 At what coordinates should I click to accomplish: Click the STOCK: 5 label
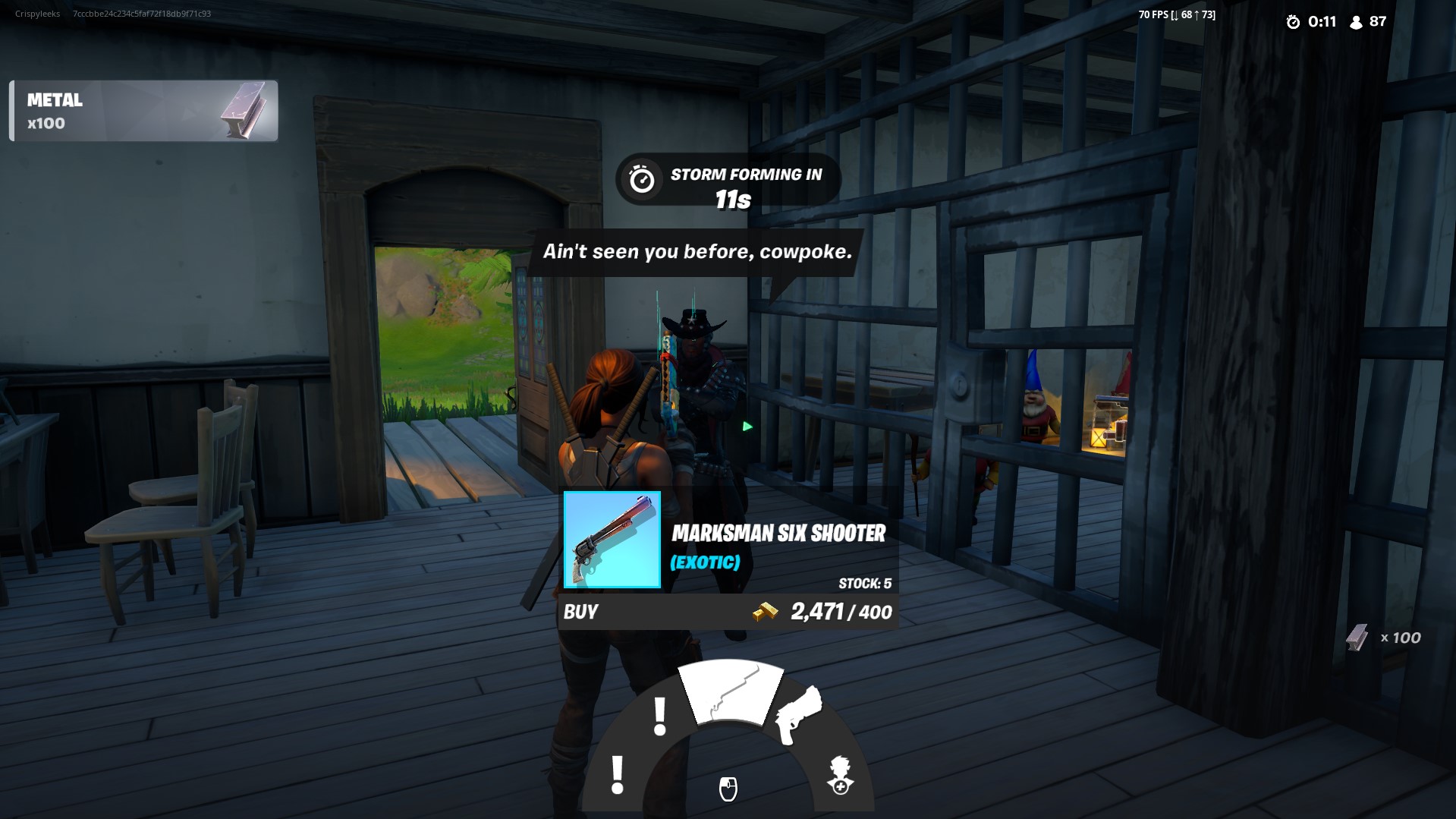(x=864, y=583)
